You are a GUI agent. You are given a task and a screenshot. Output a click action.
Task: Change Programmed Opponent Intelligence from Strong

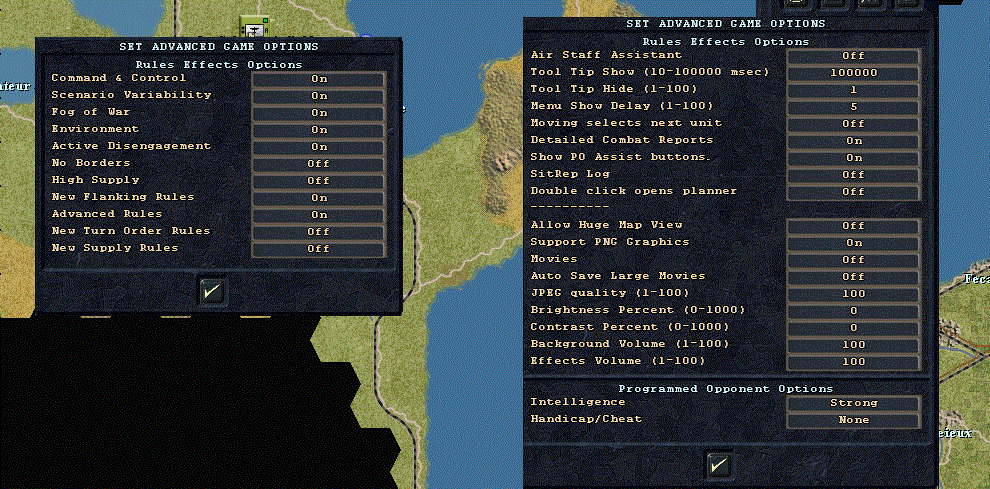point(853,403)
